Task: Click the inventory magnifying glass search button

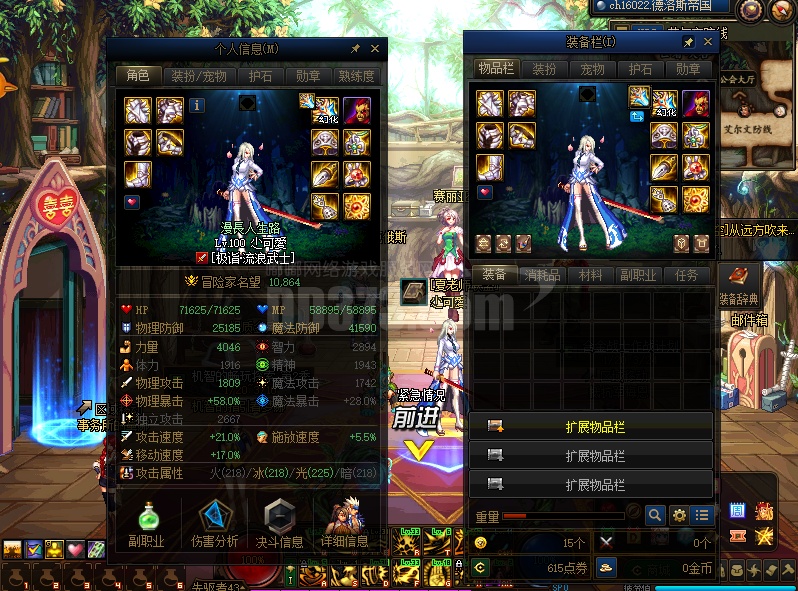Action: pos(654,516)
